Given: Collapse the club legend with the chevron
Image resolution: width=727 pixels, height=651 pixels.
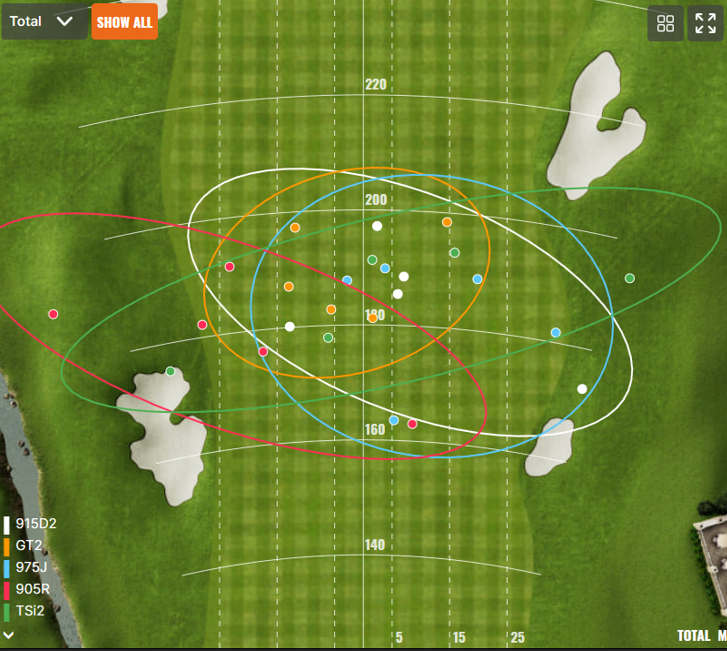Looking at the screenshot, I should coord(8,634).
